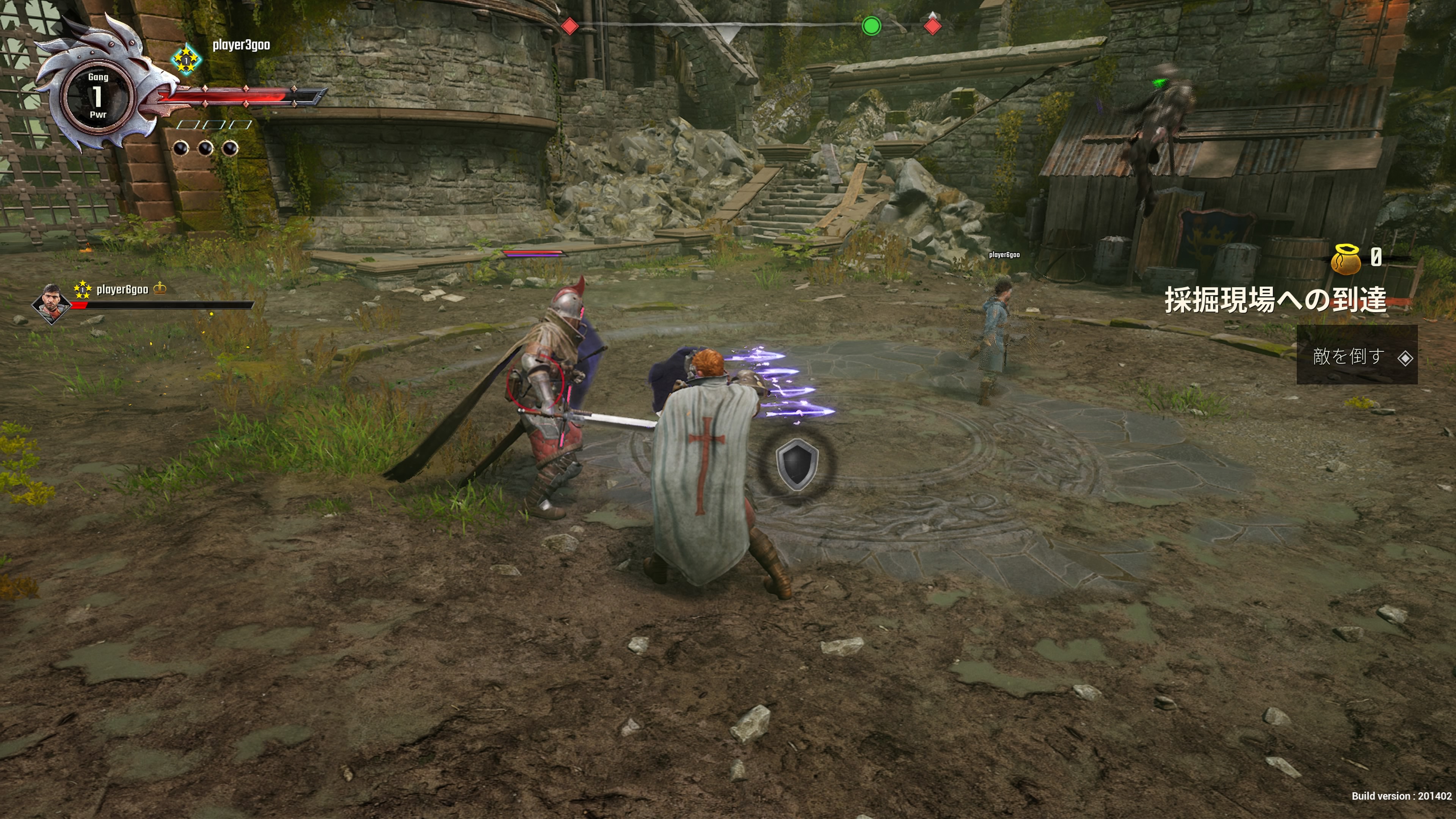Click player3goo's star rank badge

[x=186, y=60]
